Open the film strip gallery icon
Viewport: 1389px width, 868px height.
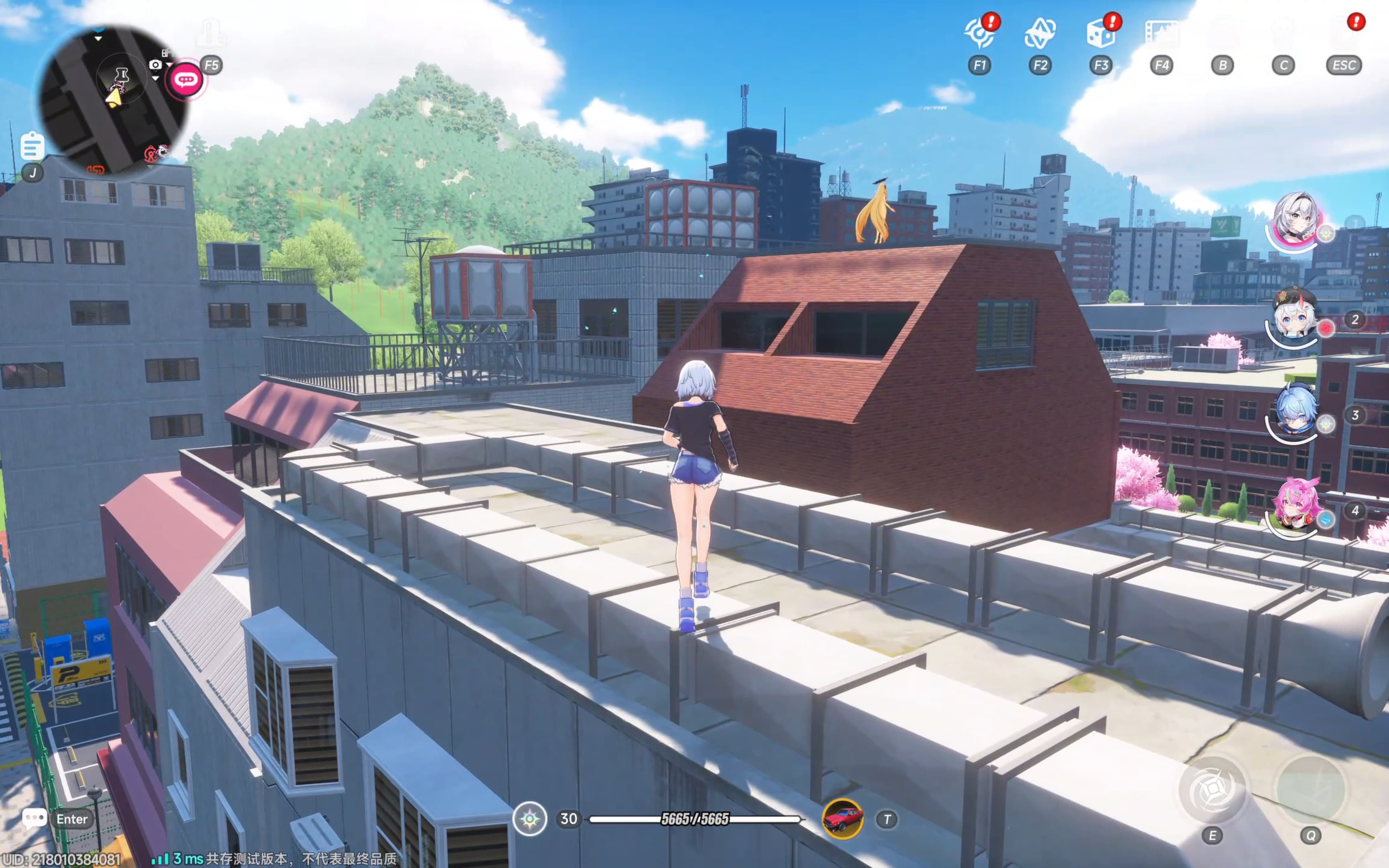(1161, 33)
